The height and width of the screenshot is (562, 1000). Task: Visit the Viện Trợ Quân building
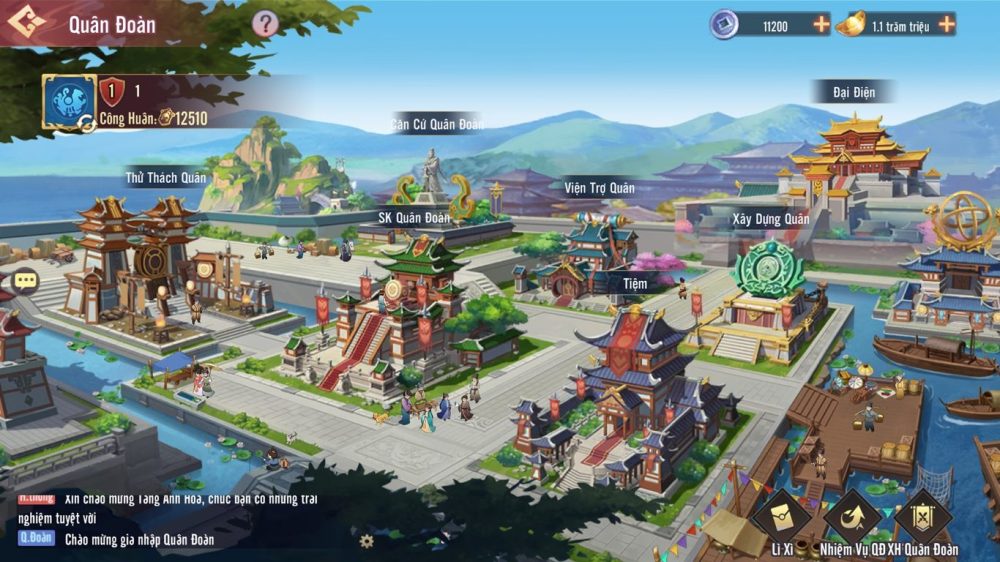[599, 187]
